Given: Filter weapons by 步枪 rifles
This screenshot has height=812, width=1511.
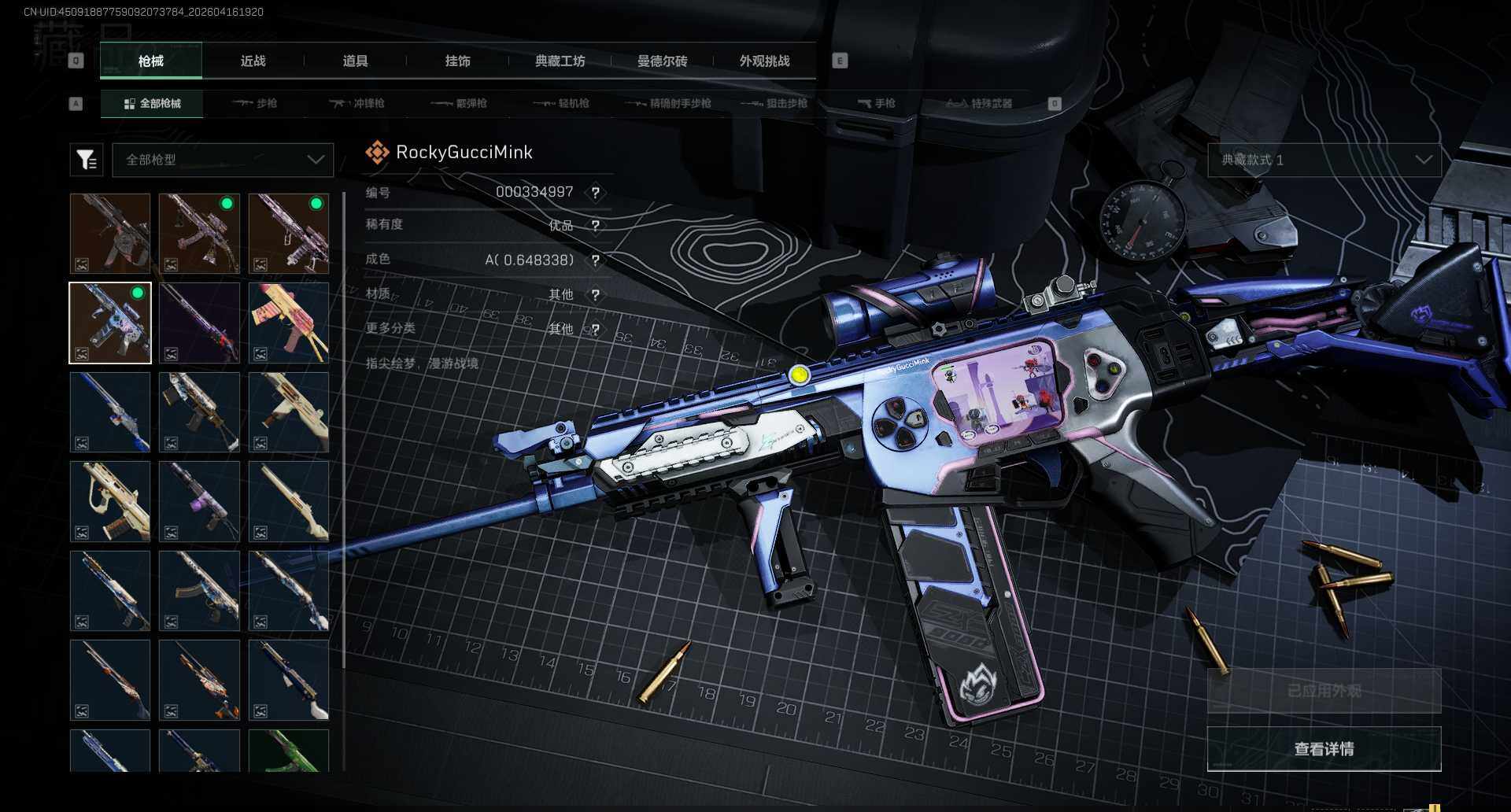Looking at the screenshot, I should point(255,104).
